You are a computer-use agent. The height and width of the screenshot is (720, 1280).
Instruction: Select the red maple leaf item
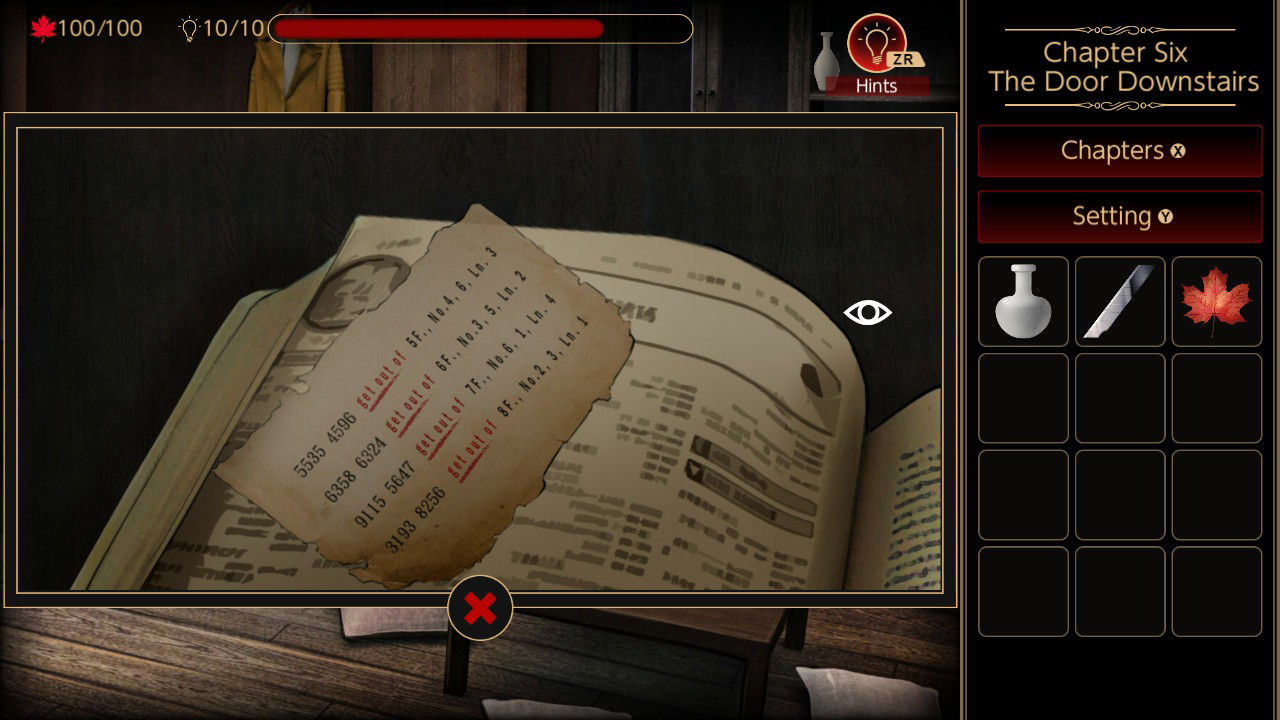click(1216, 301)
